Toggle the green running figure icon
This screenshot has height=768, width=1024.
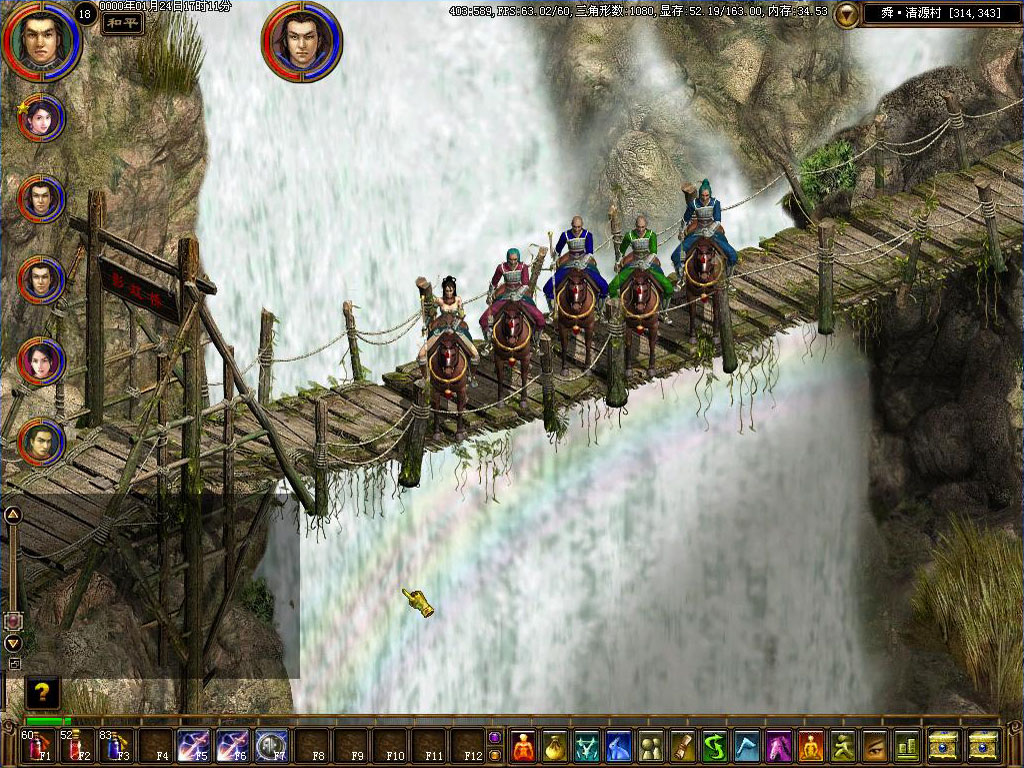pos(843,746)
